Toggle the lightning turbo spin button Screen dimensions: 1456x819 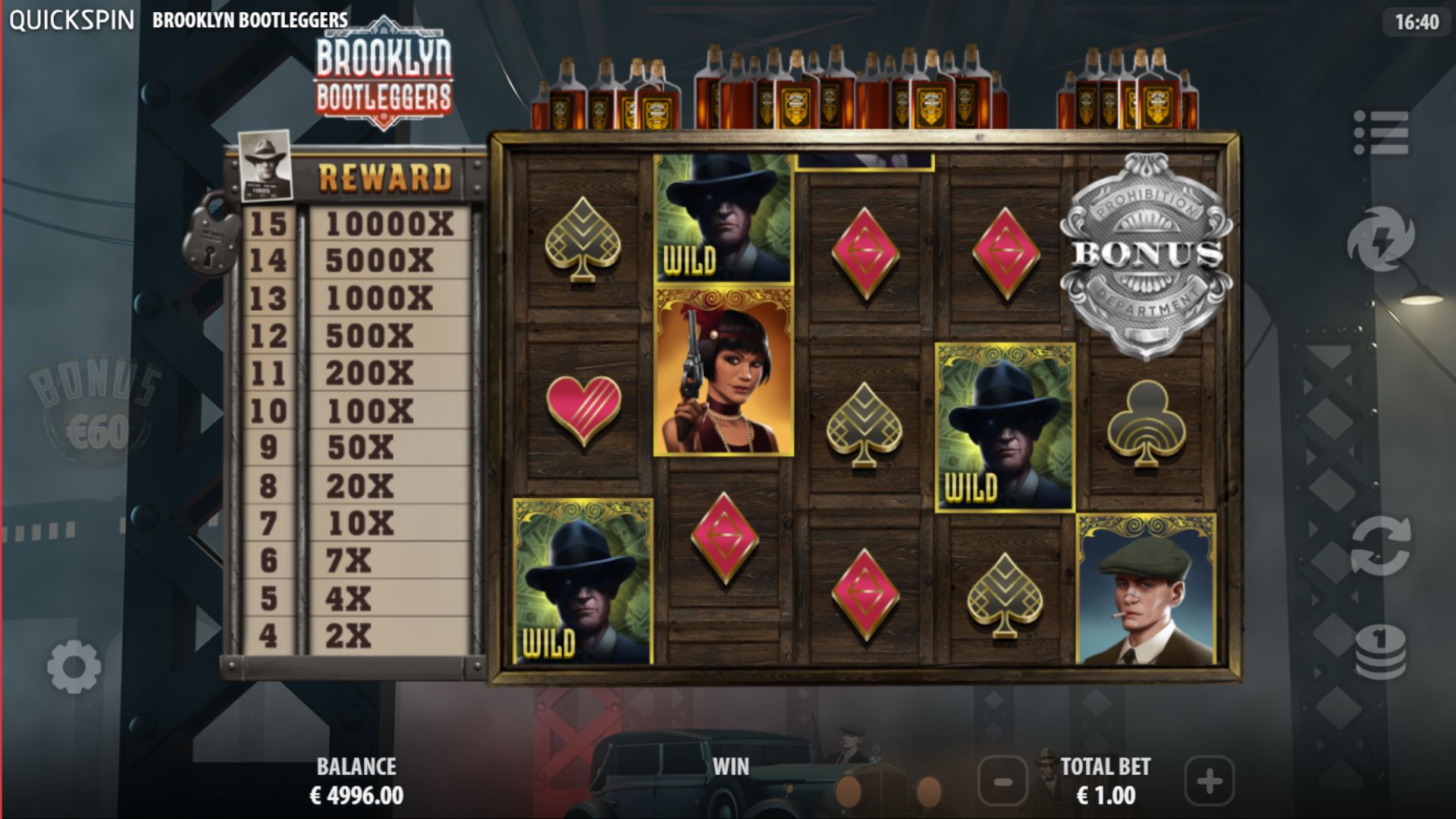pyautogui.click(x=1380, y=239)
